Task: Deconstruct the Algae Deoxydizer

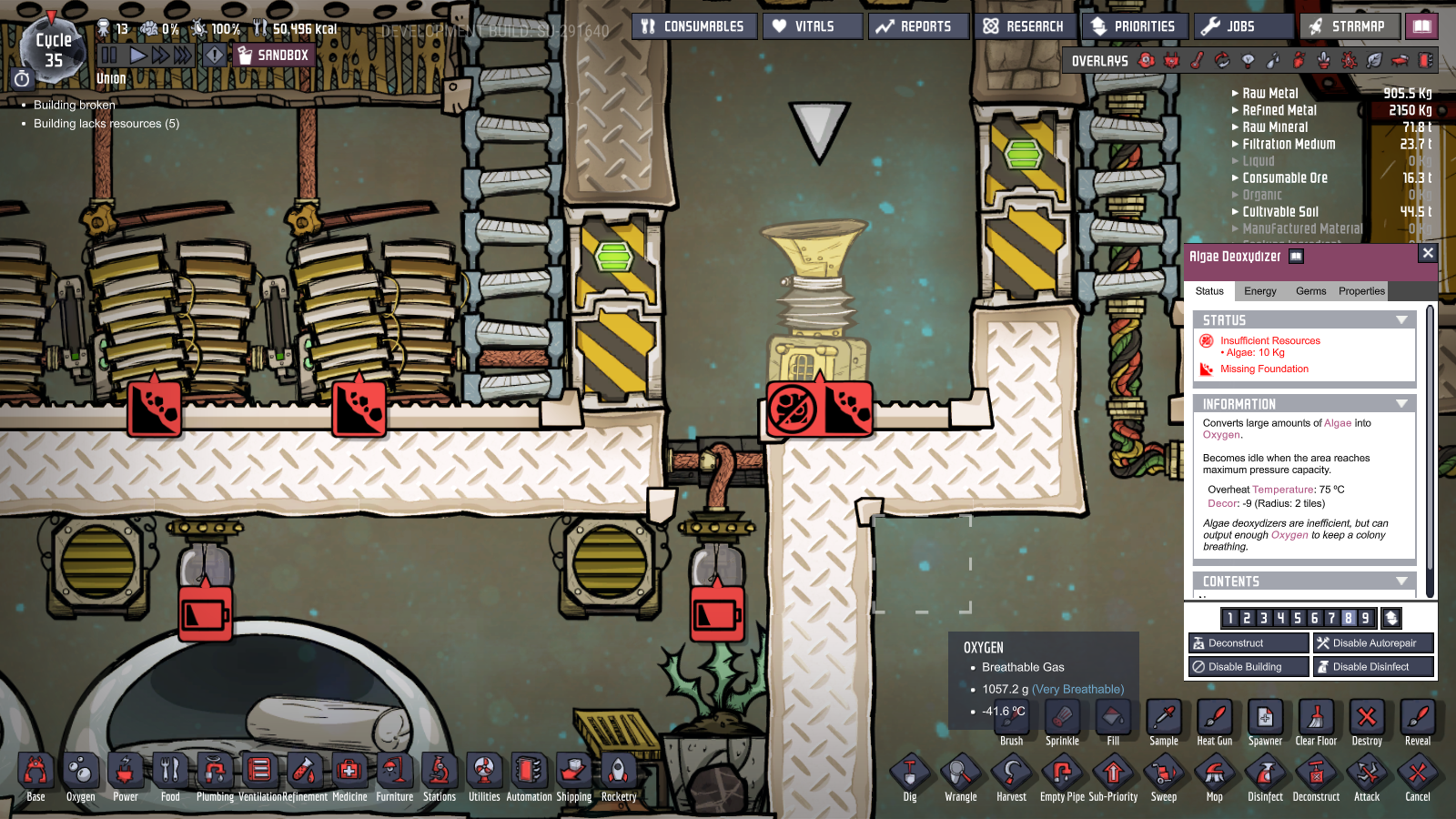Action: (1248, 642)
